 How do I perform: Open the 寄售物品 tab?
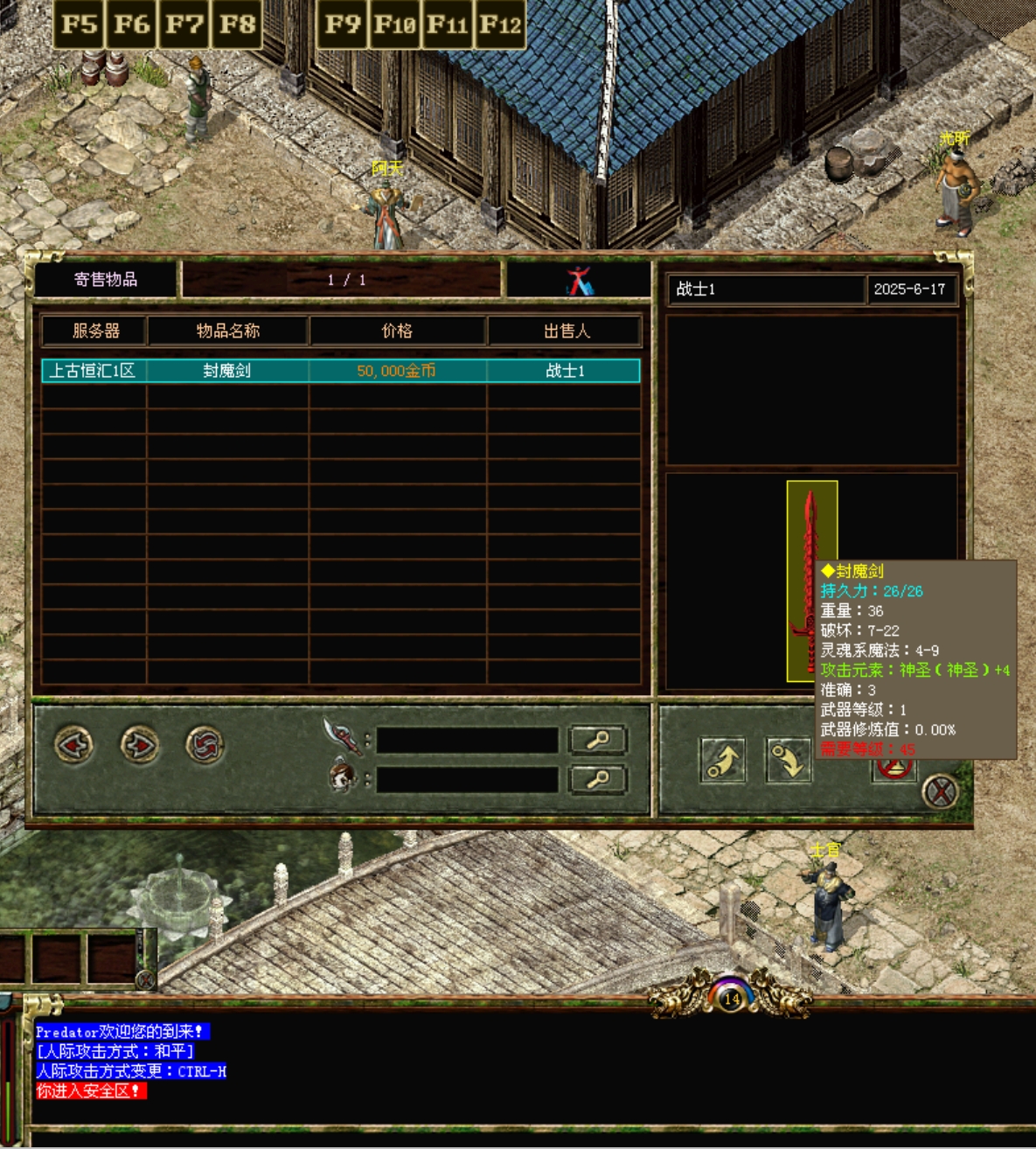tap(106, 279)
